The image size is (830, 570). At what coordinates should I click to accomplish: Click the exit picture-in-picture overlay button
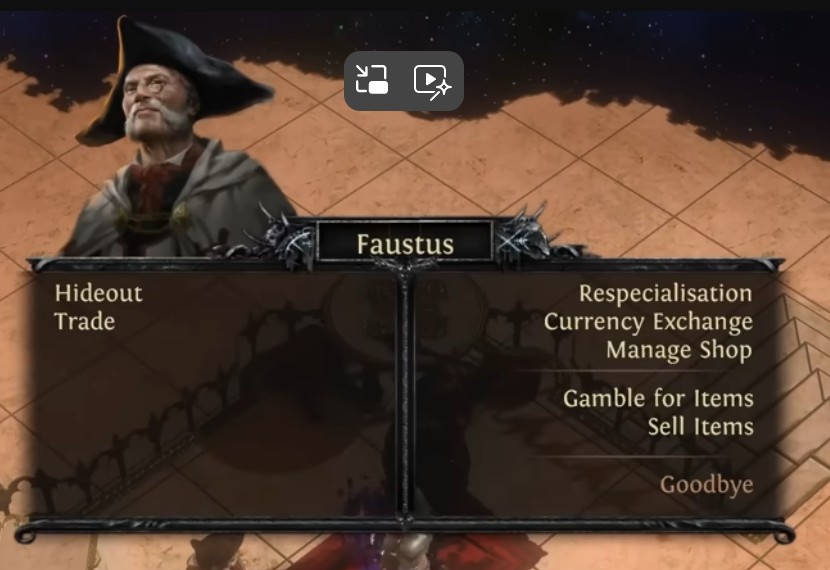coord(372,80)
